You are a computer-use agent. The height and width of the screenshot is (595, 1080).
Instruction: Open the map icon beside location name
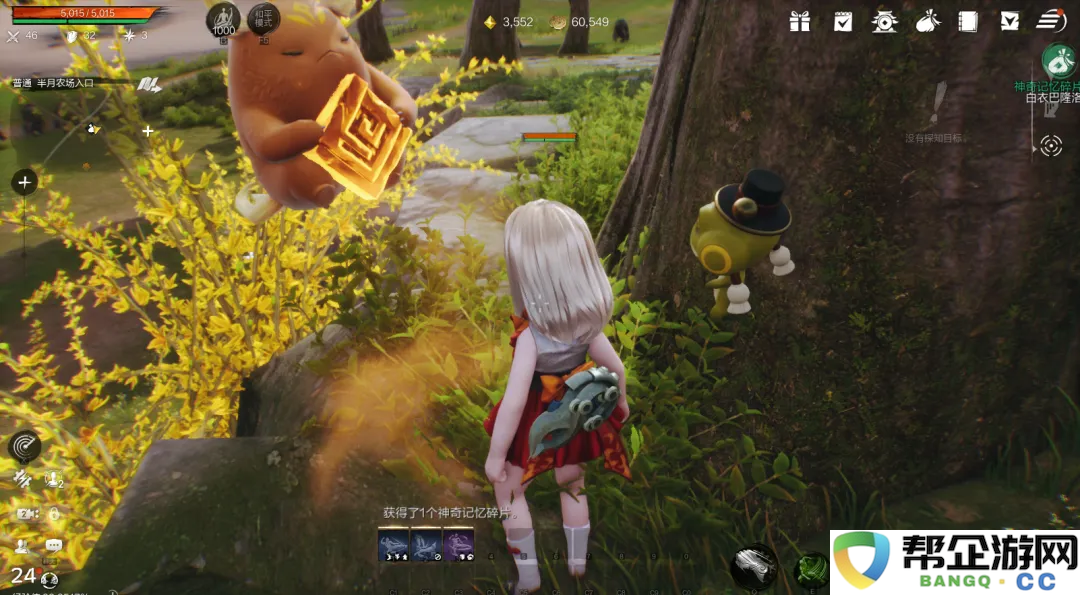coord(149,84)
